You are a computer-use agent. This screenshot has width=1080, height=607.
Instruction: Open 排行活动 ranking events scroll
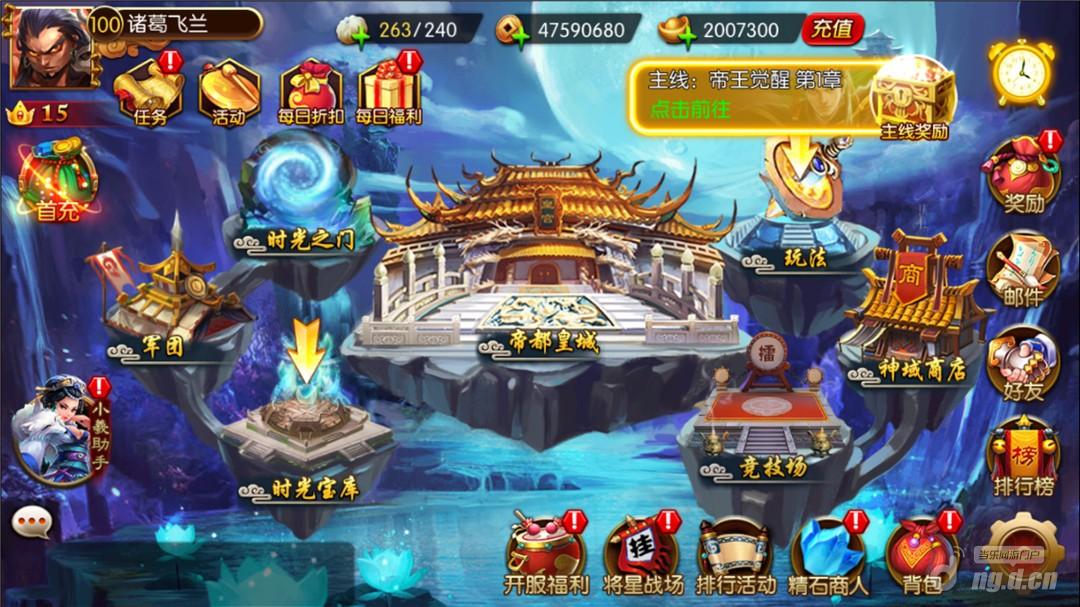tap(735, 556)
